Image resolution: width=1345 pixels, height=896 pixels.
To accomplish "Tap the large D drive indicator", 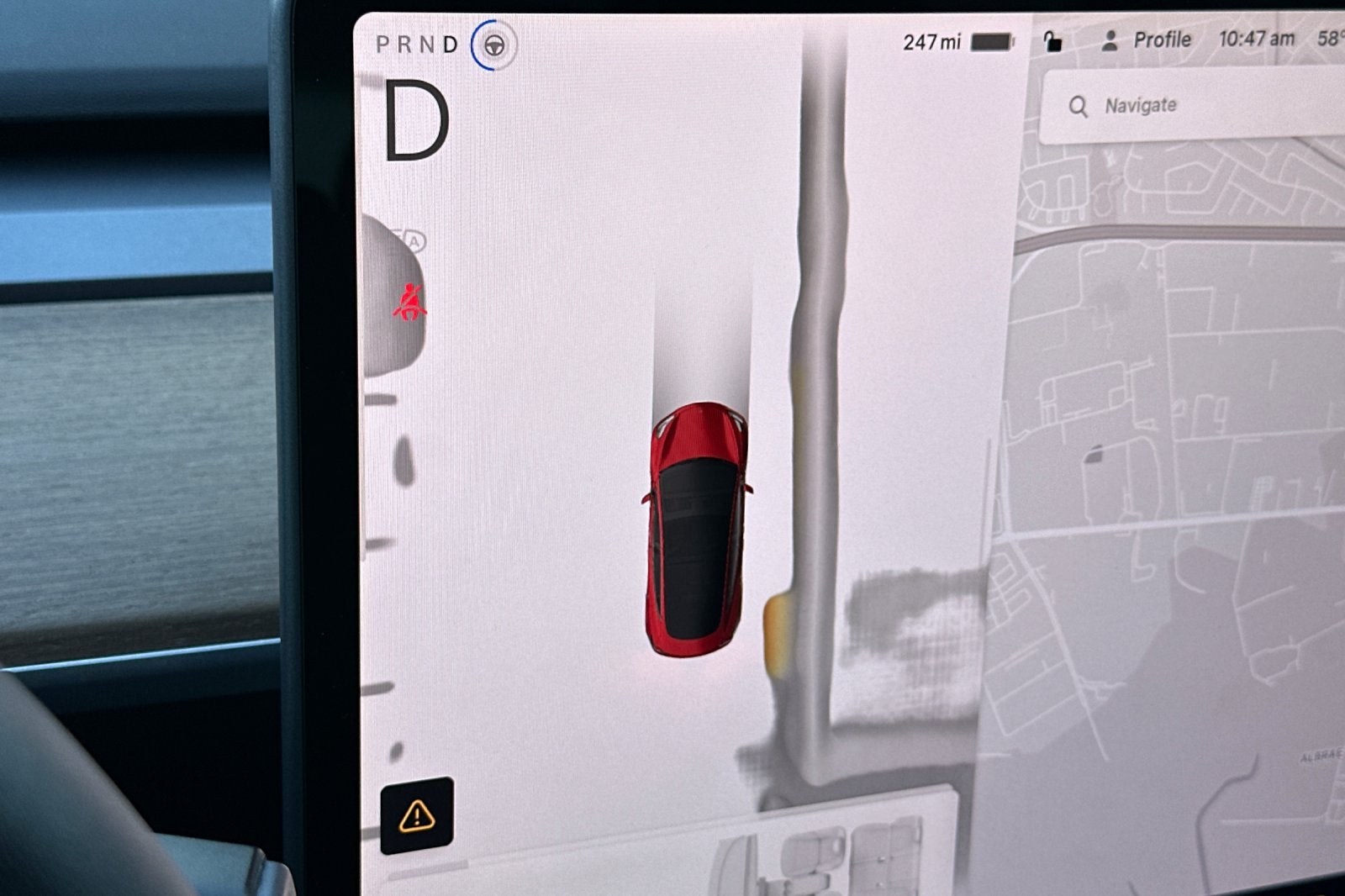I will (418, 120).
